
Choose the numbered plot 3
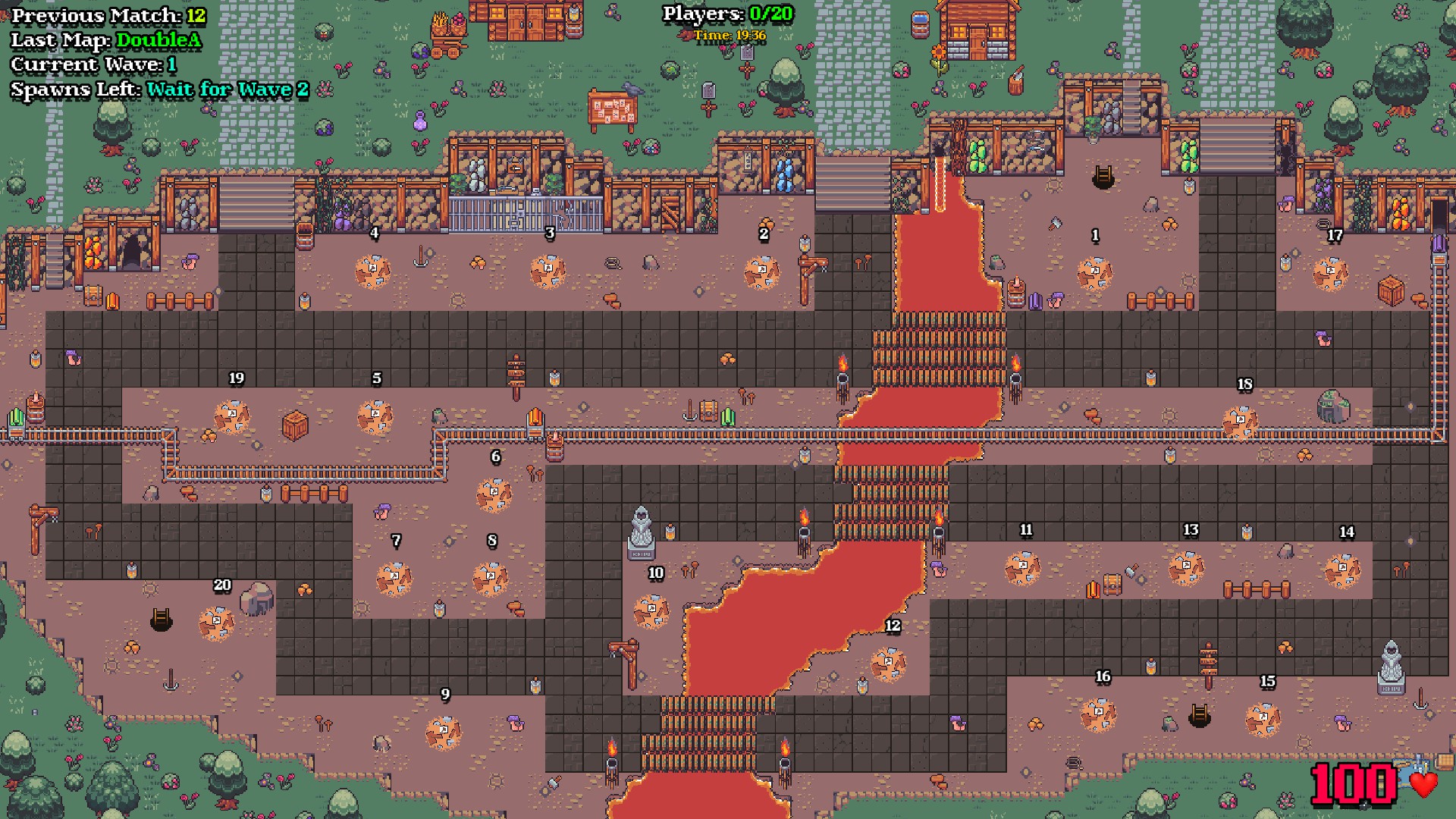[548, 271]
